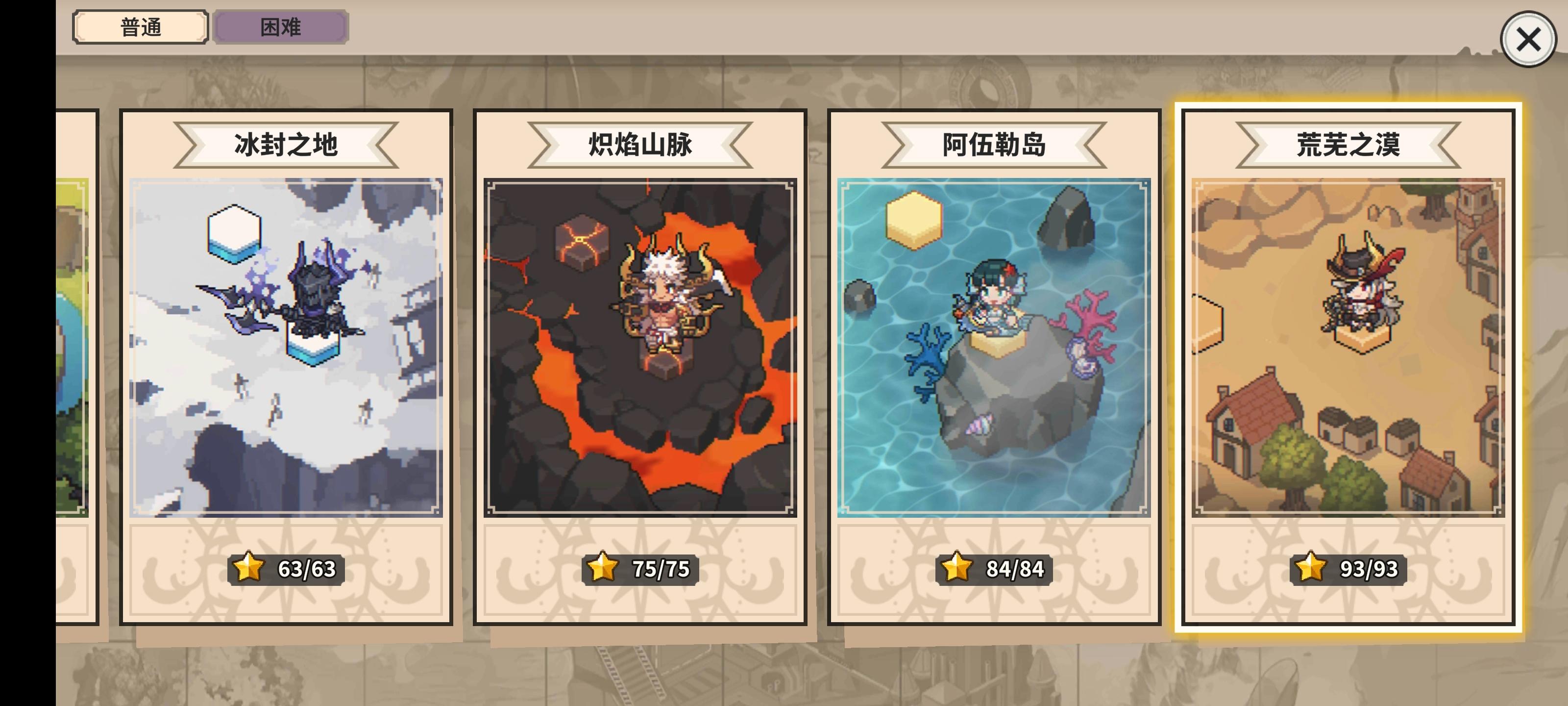Switch to the 困难 difficulty tab
The height and width of the screenshot is (706, 1568).
(280, 27)
